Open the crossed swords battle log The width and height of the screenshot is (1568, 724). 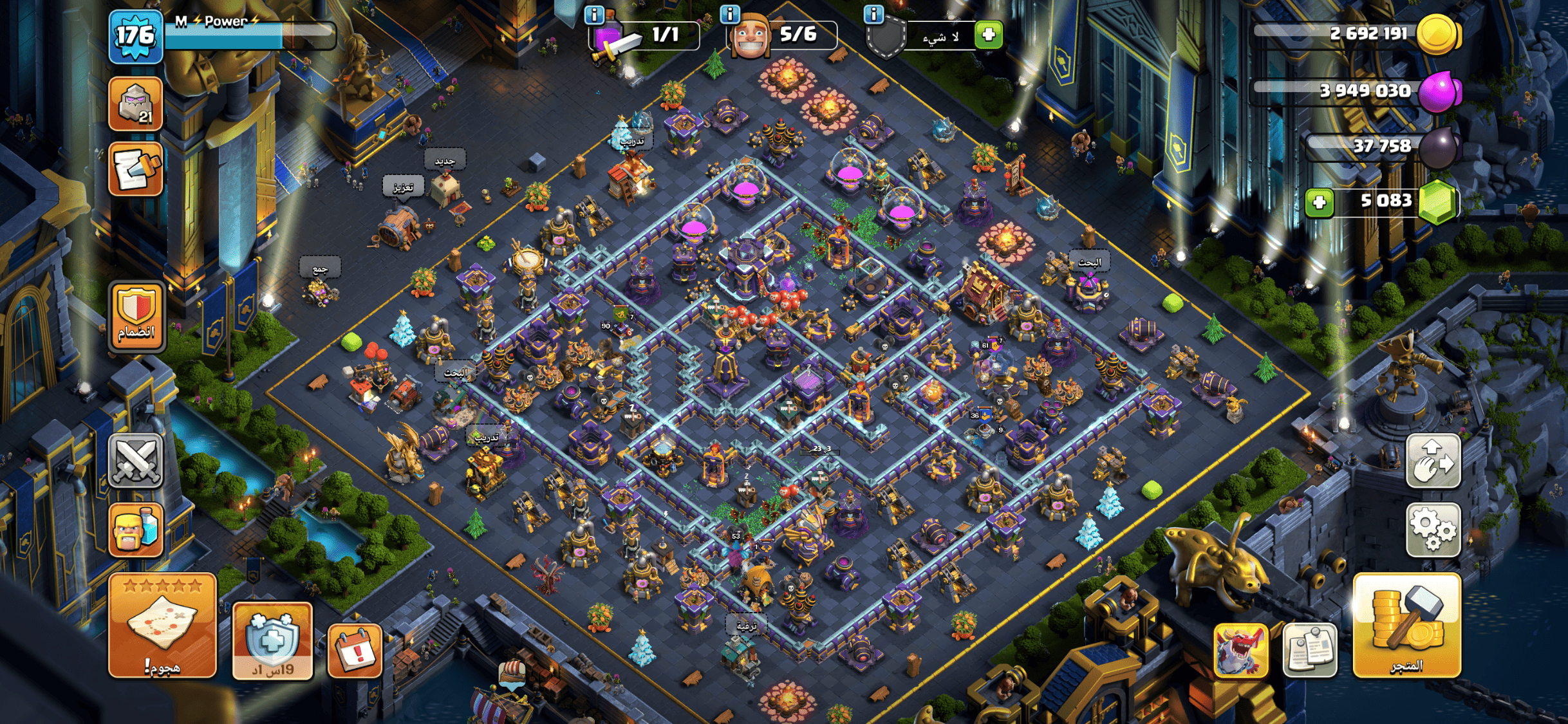point(136,461)
